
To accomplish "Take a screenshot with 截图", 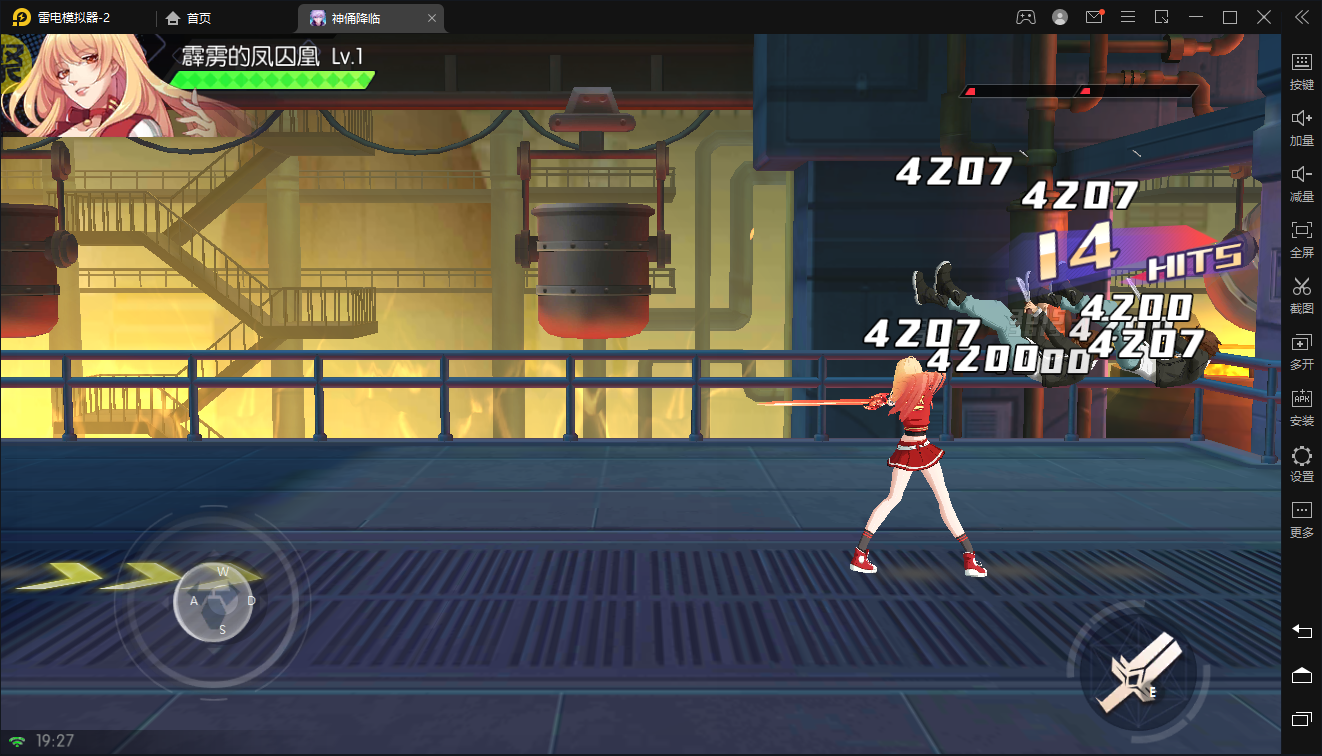I will click(1301, 295).
